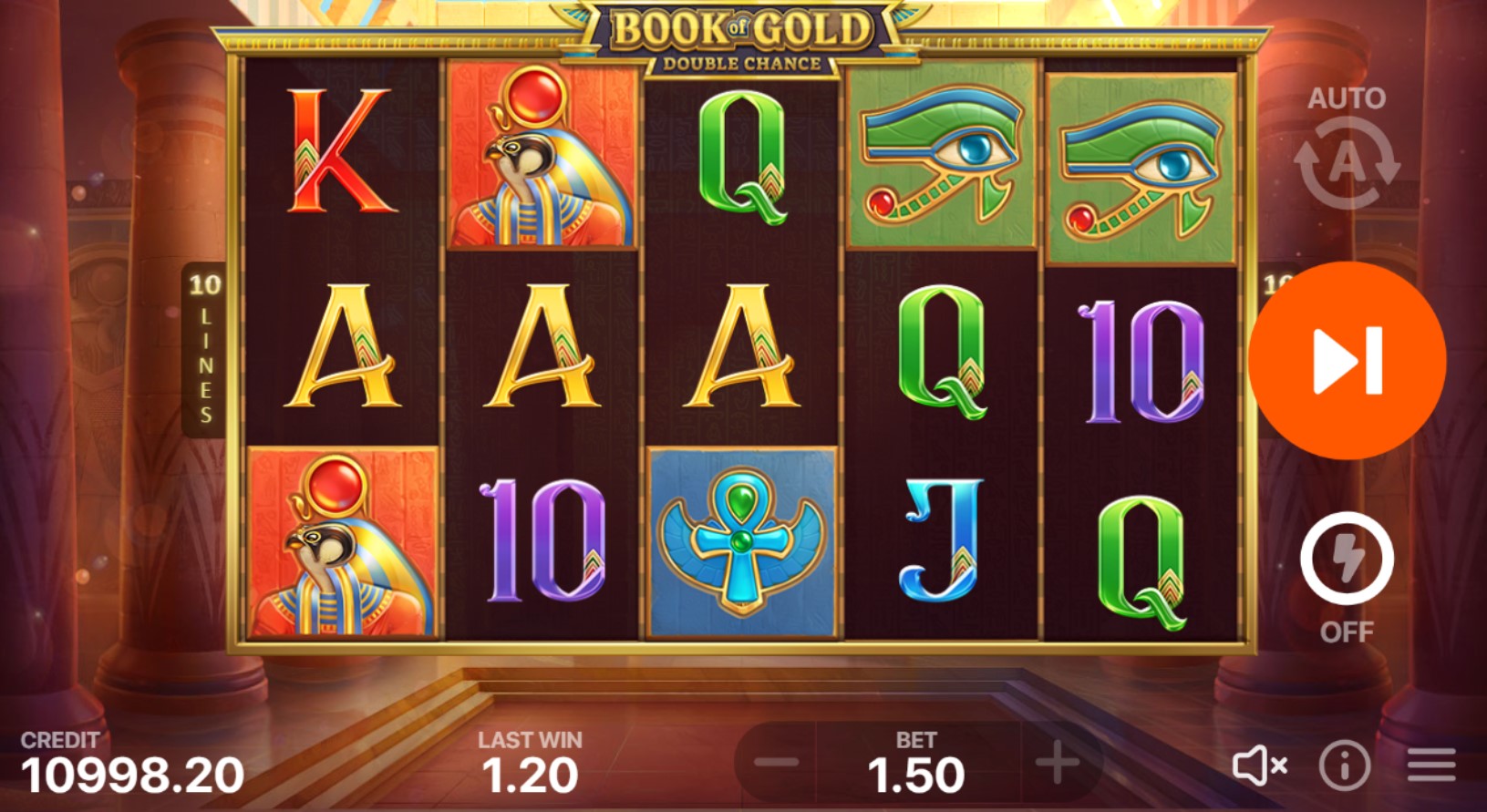Open the hamburger game menu

[x=1430, y=767]
